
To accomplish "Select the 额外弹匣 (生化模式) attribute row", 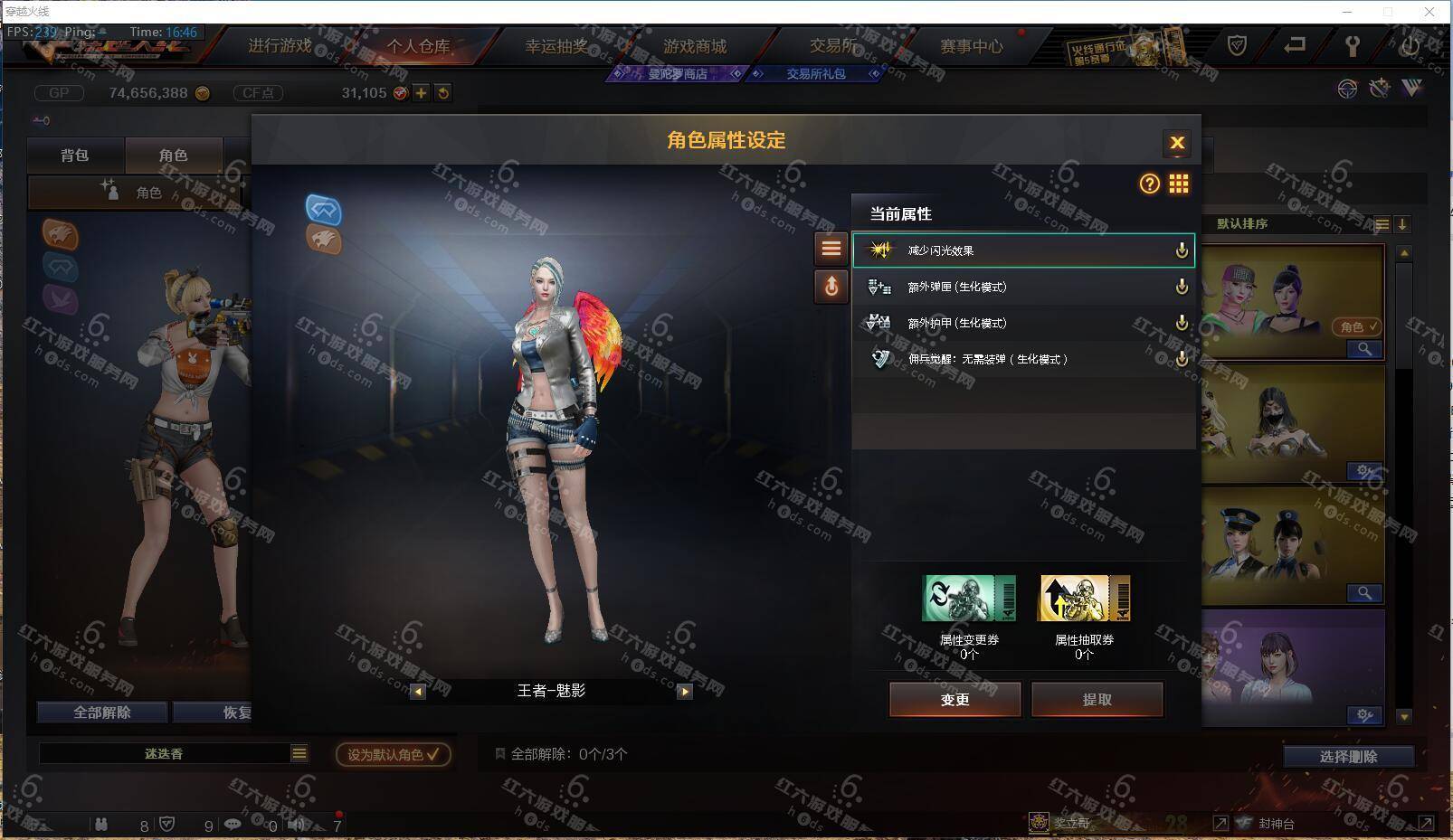I will [1022, 287].
